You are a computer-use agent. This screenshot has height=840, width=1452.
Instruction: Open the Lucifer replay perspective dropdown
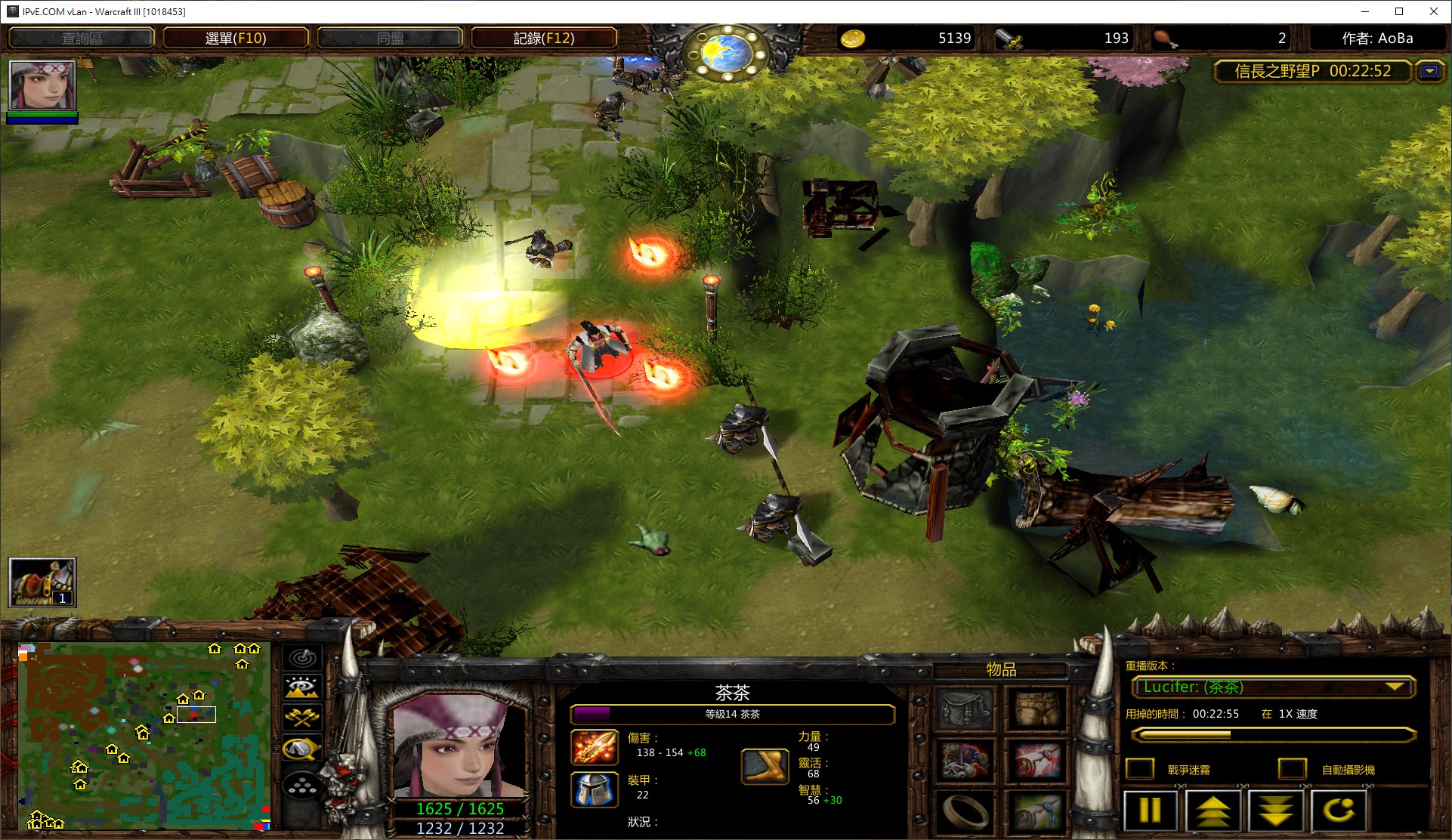click(x=1395, y=687)
